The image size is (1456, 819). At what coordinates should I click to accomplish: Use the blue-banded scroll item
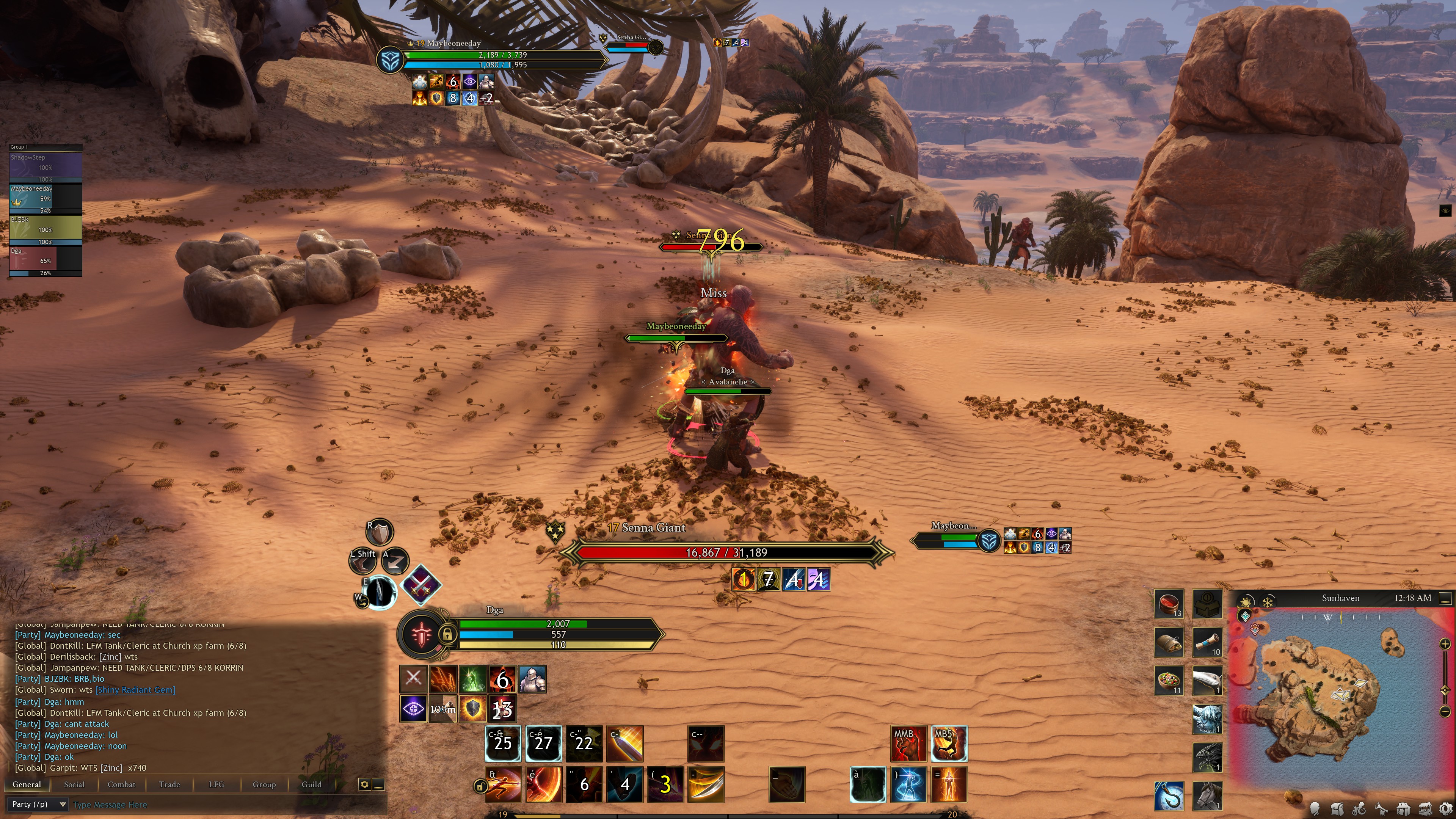(x=1207, y=642)
